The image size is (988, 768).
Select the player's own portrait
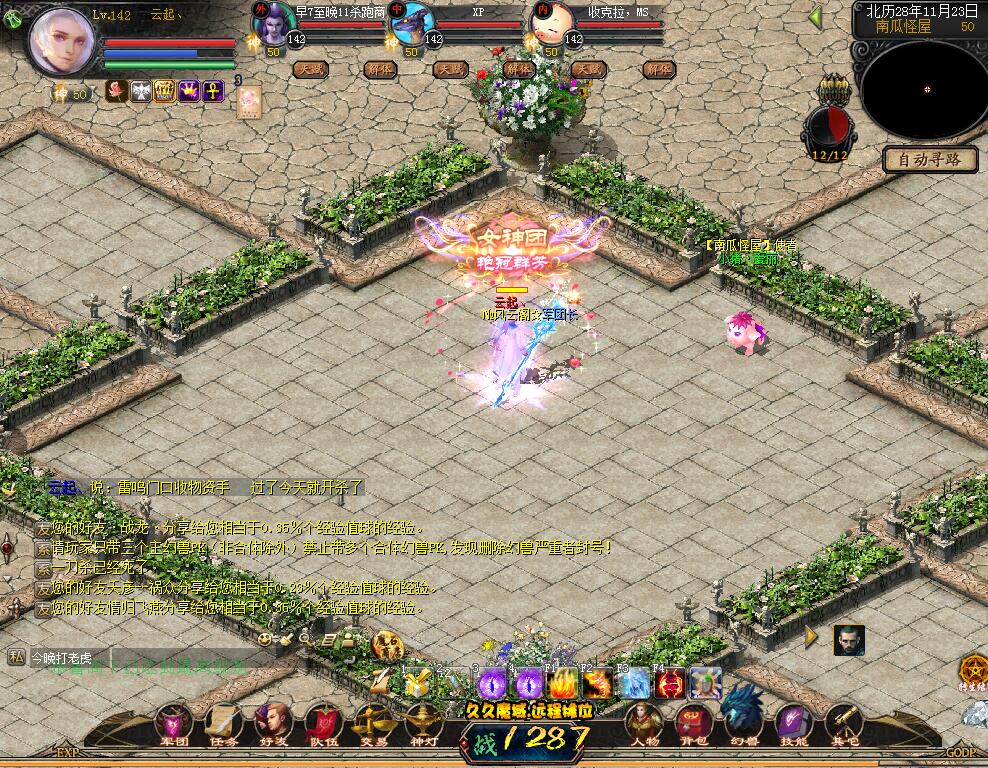62,41
